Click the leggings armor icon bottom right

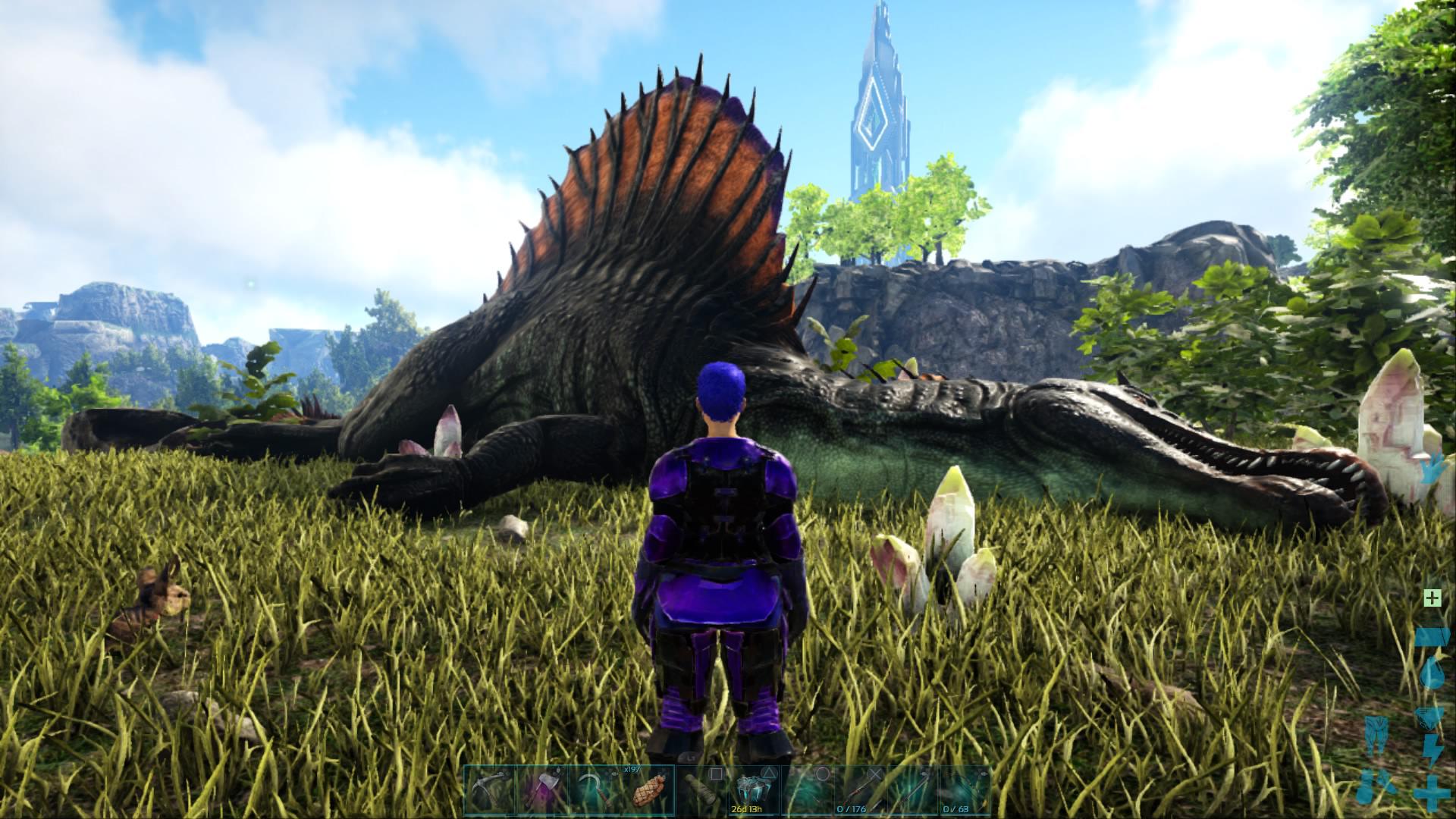1432,637
